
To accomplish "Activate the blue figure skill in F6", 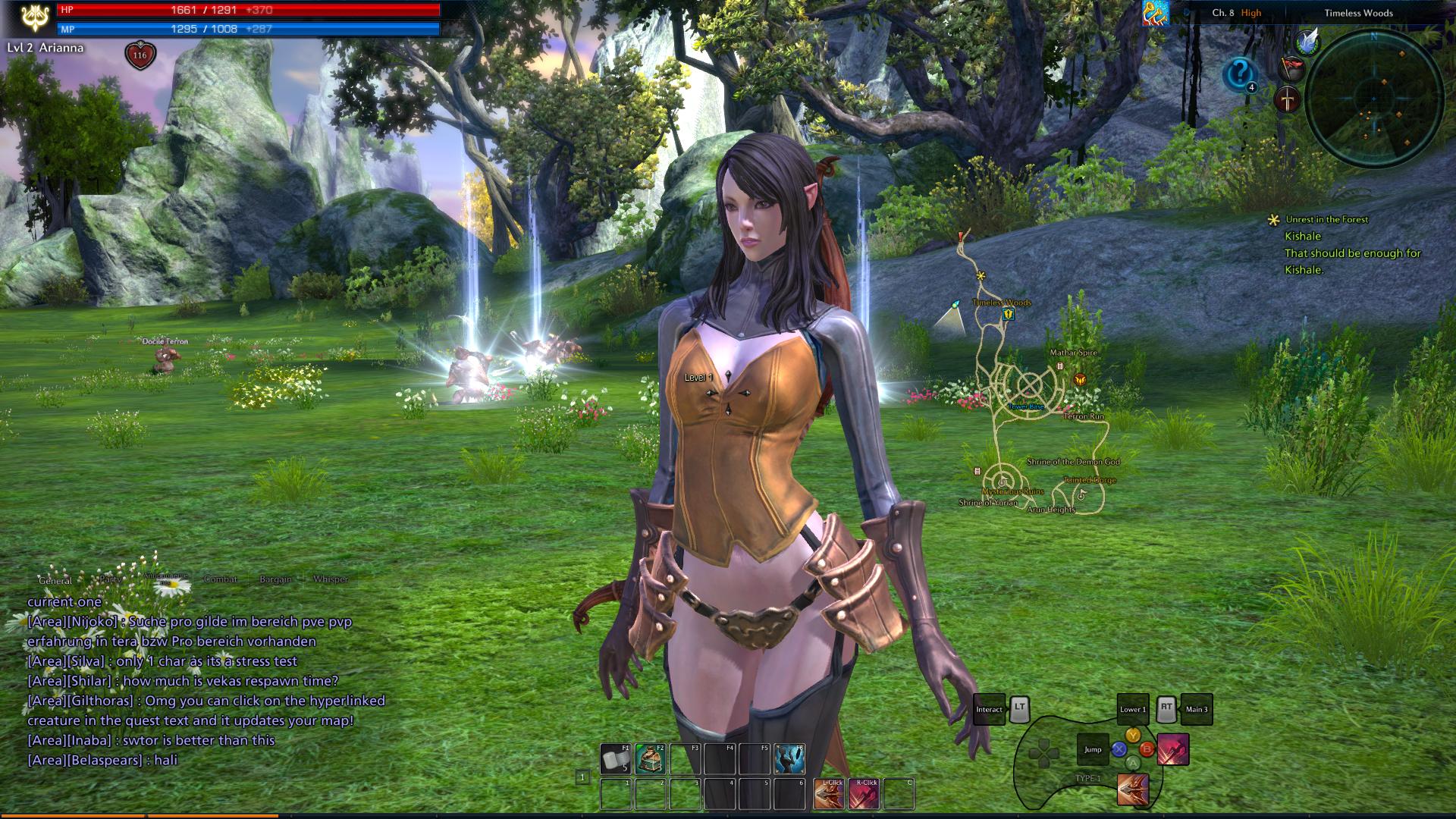I will pyautogui.click(x=789, y=759).
